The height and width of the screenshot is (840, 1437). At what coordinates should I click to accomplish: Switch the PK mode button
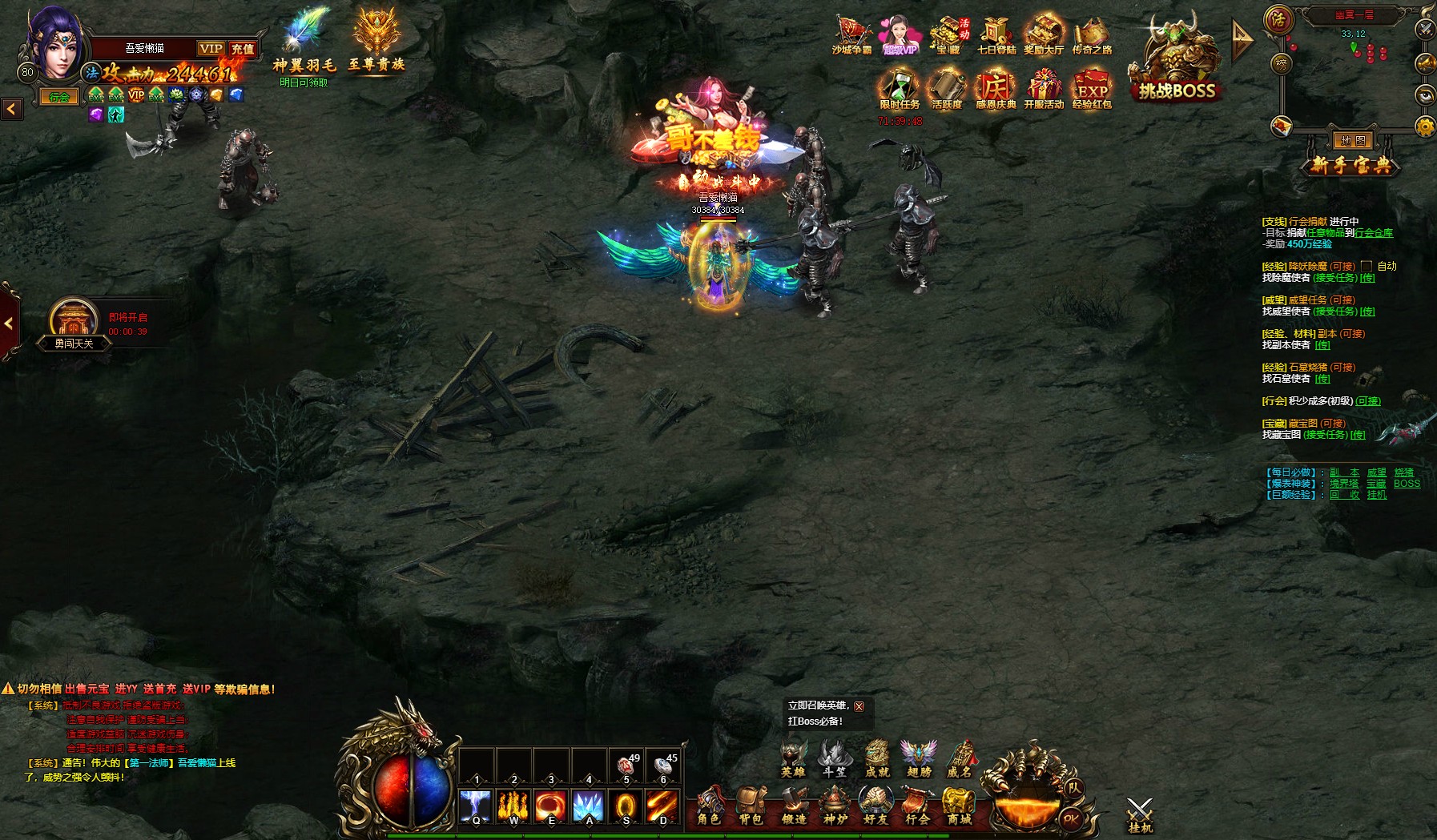click(1070, 818)
